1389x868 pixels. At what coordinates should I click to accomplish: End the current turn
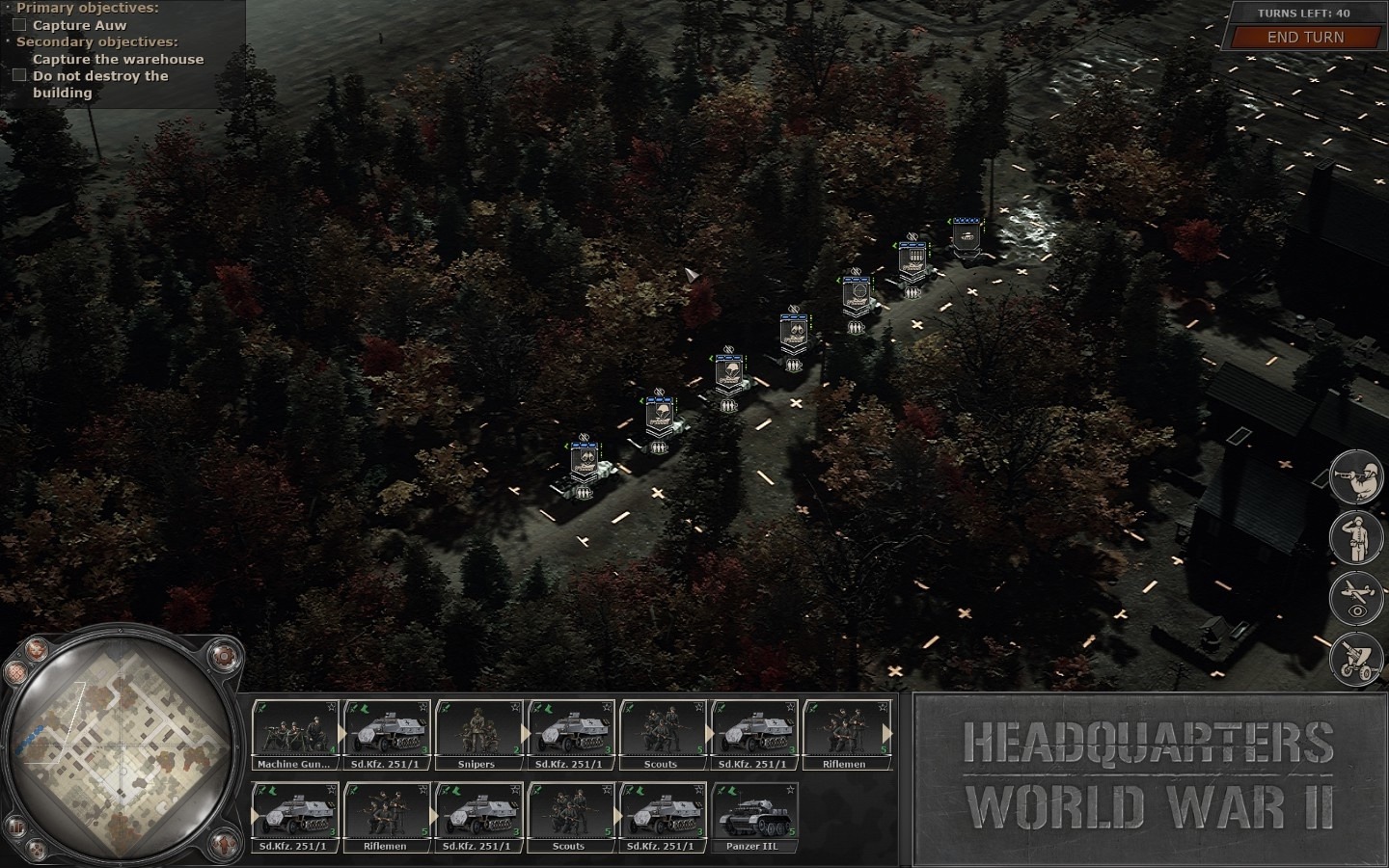[x=1304, y=37]
